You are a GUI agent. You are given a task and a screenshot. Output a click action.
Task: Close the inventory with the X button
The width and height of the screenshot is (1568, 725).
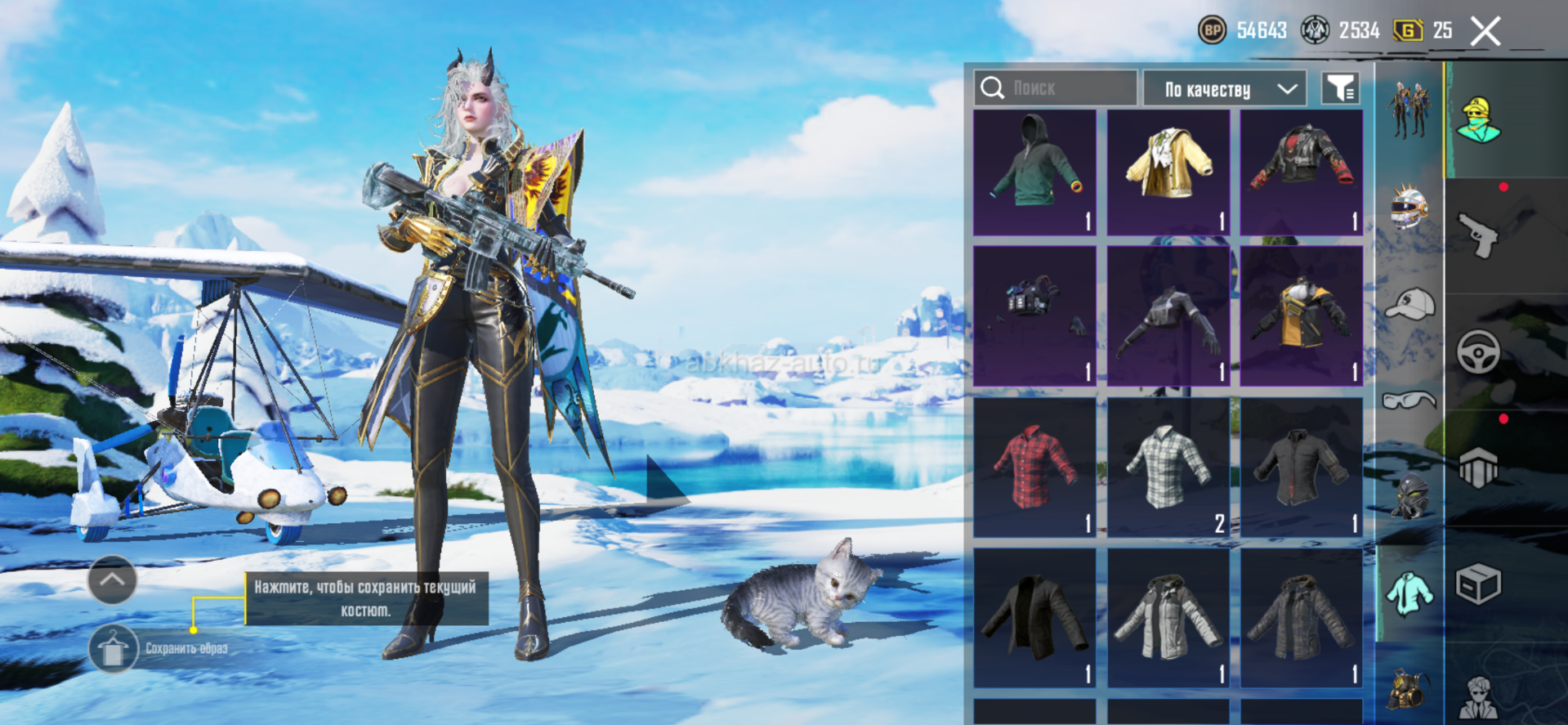click(x=1485, y=32)
